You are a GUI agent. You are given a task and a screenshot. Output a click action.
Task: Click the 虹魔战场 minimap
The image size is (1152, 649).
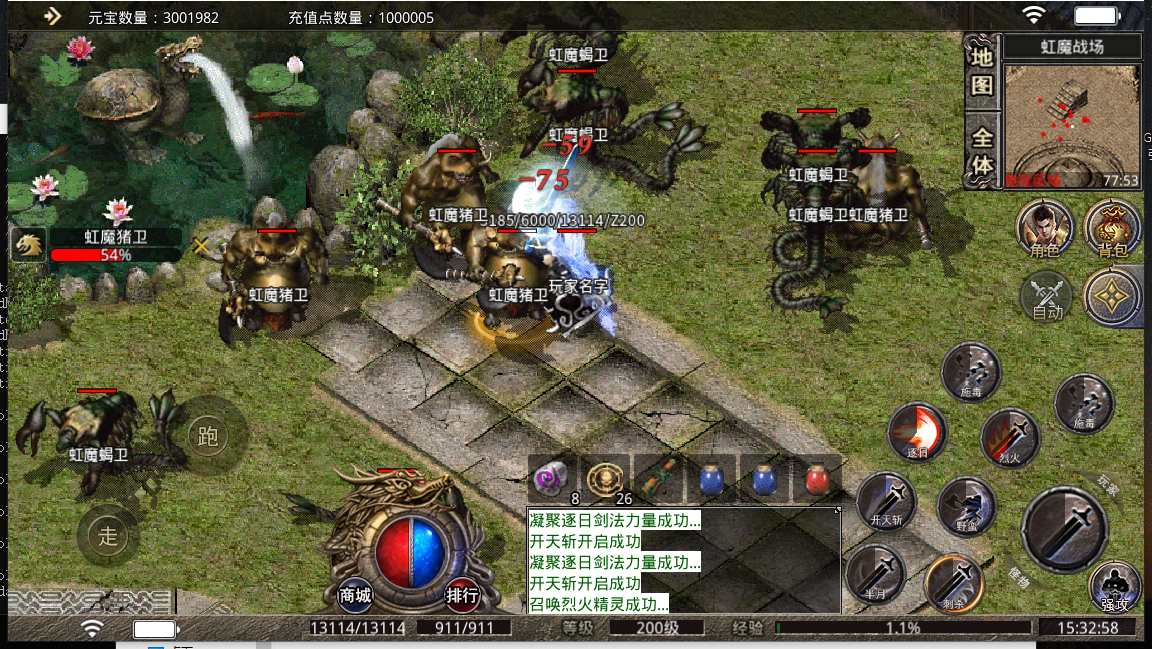tap(1071, 125)
